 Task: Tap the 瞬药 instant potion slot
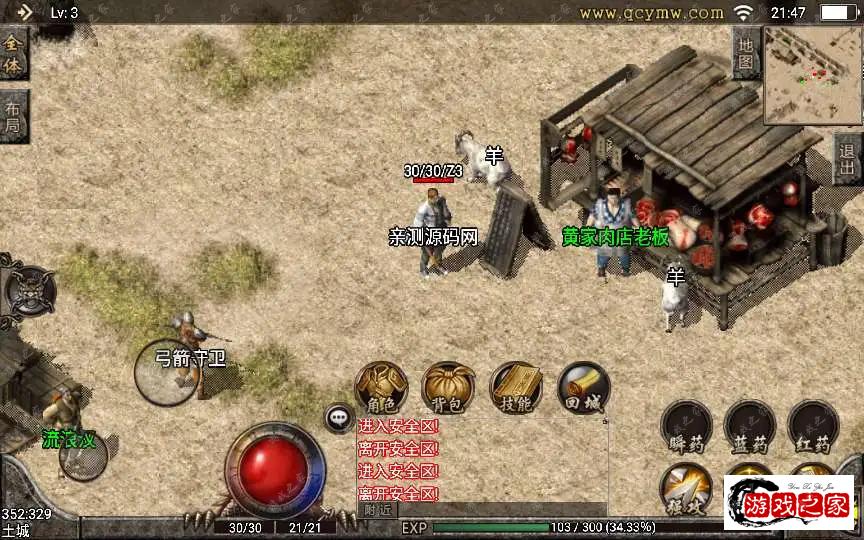tap(686, 428)
